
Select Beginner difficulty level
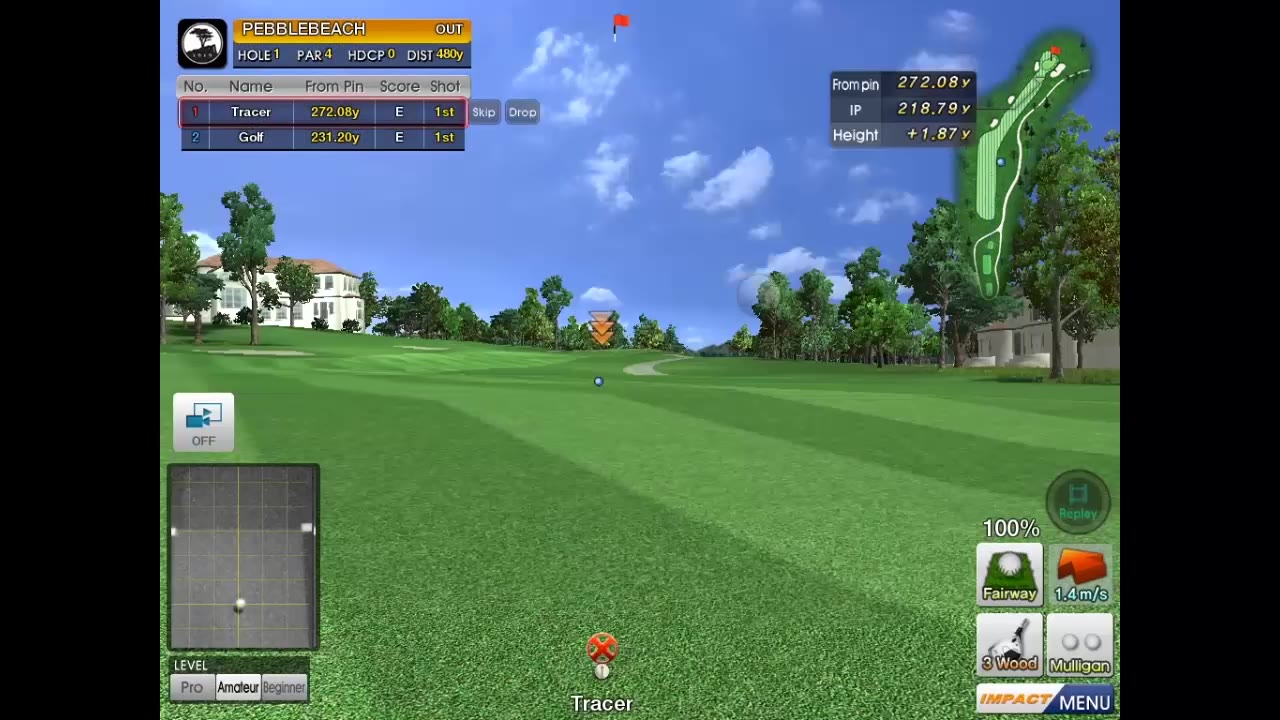point(283,687)
